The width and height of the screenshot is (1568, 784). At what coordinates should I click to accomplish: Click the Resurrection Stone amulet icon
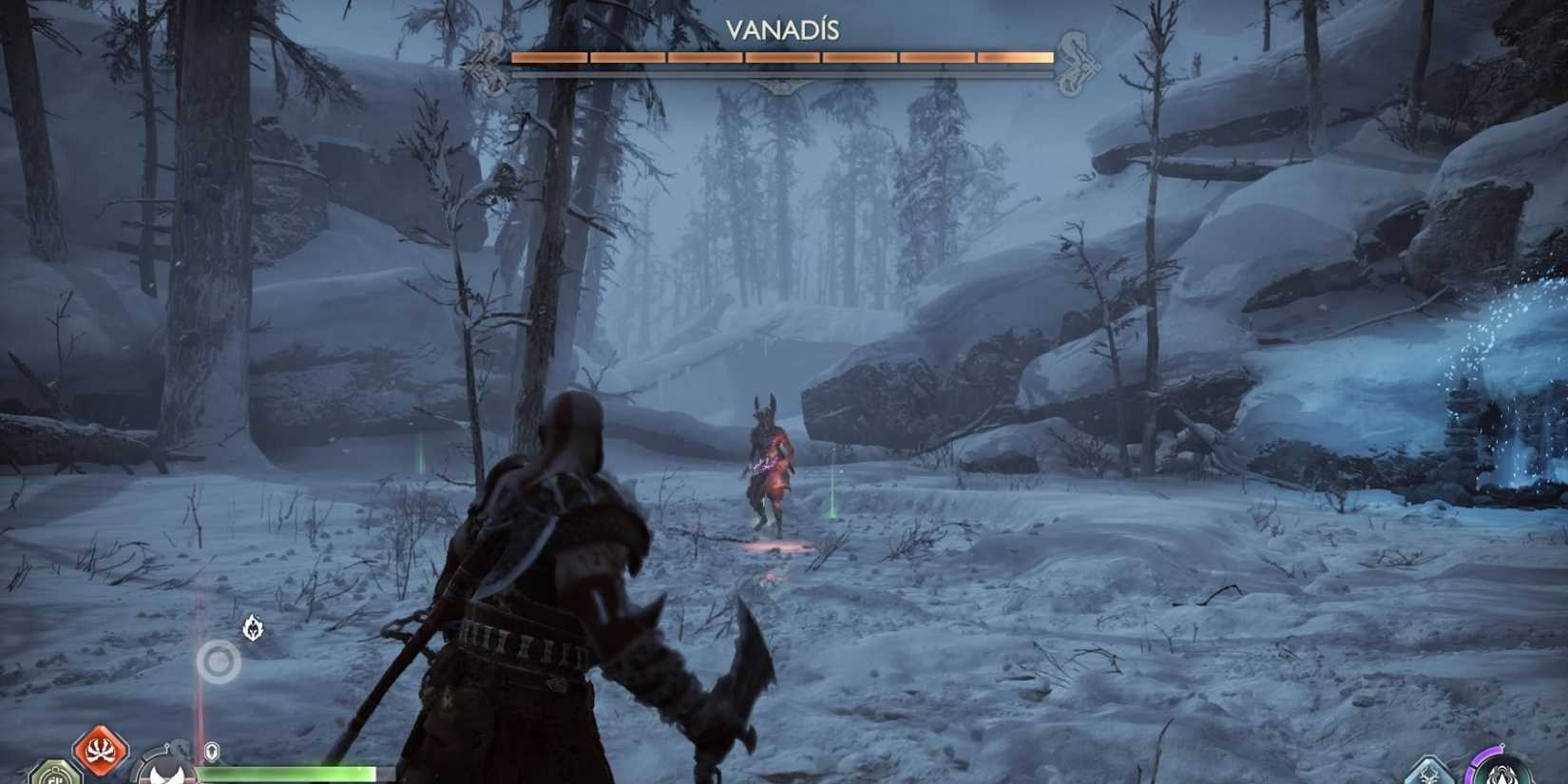pyautogui.click(x=54, y=774)
